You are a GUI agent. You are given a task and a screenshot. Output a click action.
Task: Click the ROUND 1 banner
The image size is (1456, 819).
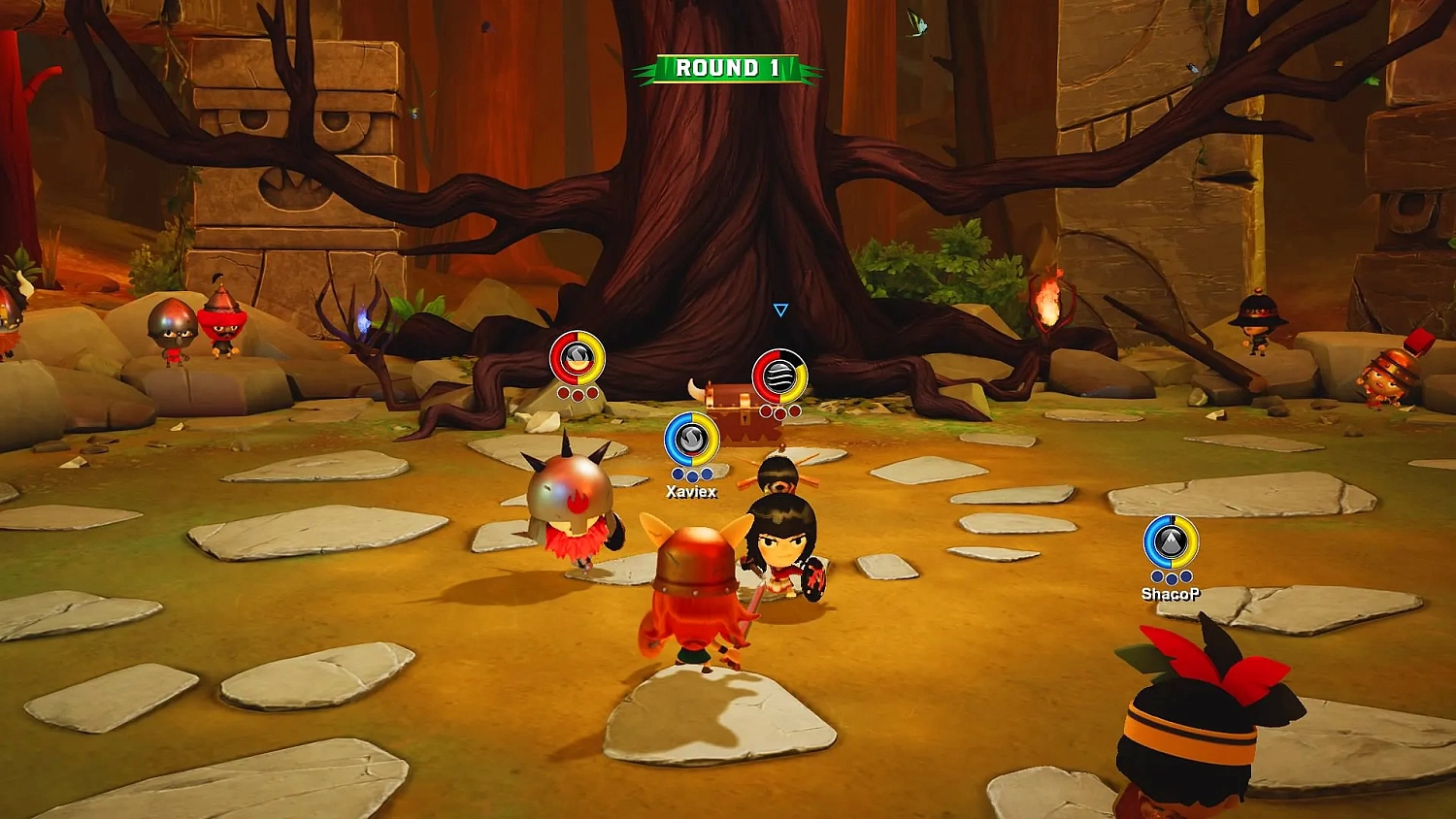(726, 68)
